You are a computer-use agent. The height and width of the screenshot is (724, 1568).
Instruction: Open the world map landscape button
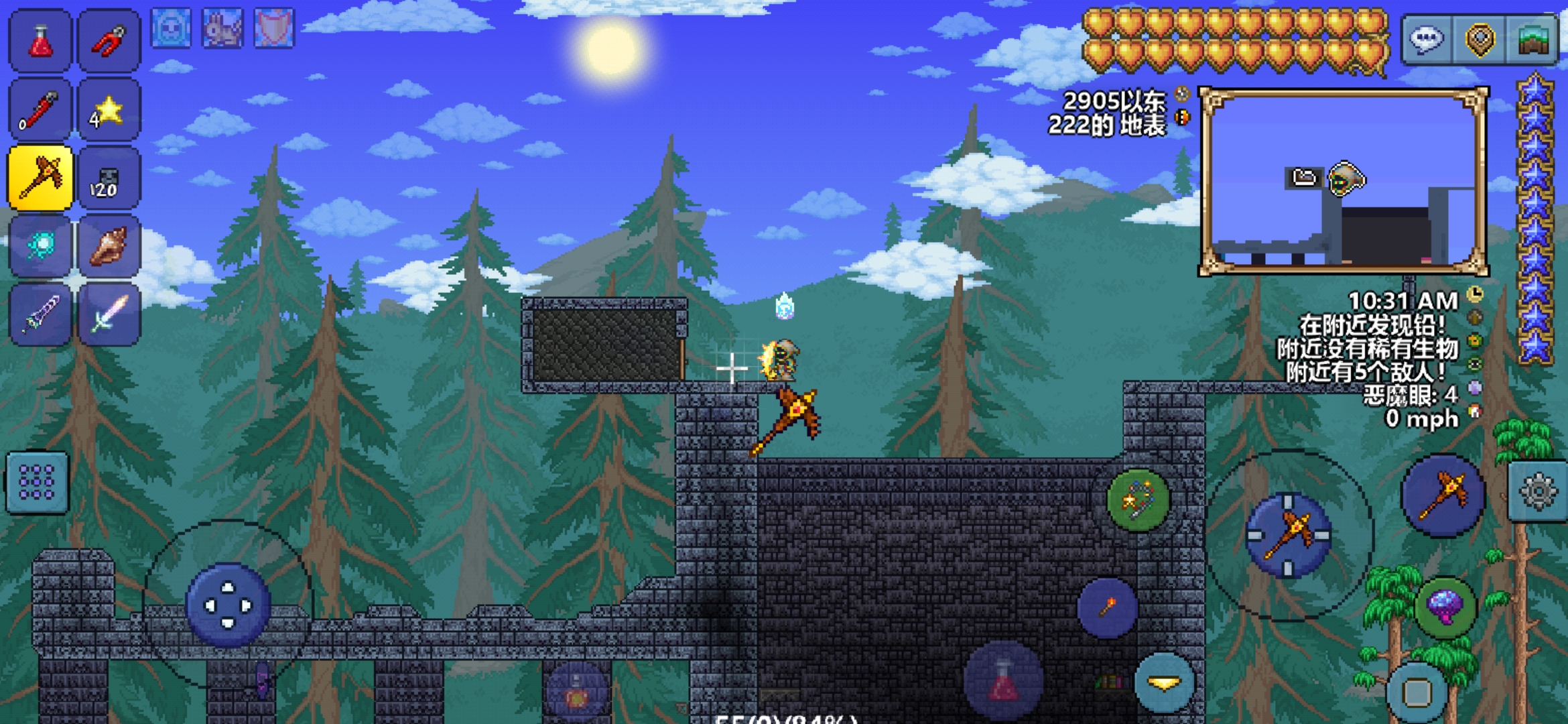[x=1532, y=40]
